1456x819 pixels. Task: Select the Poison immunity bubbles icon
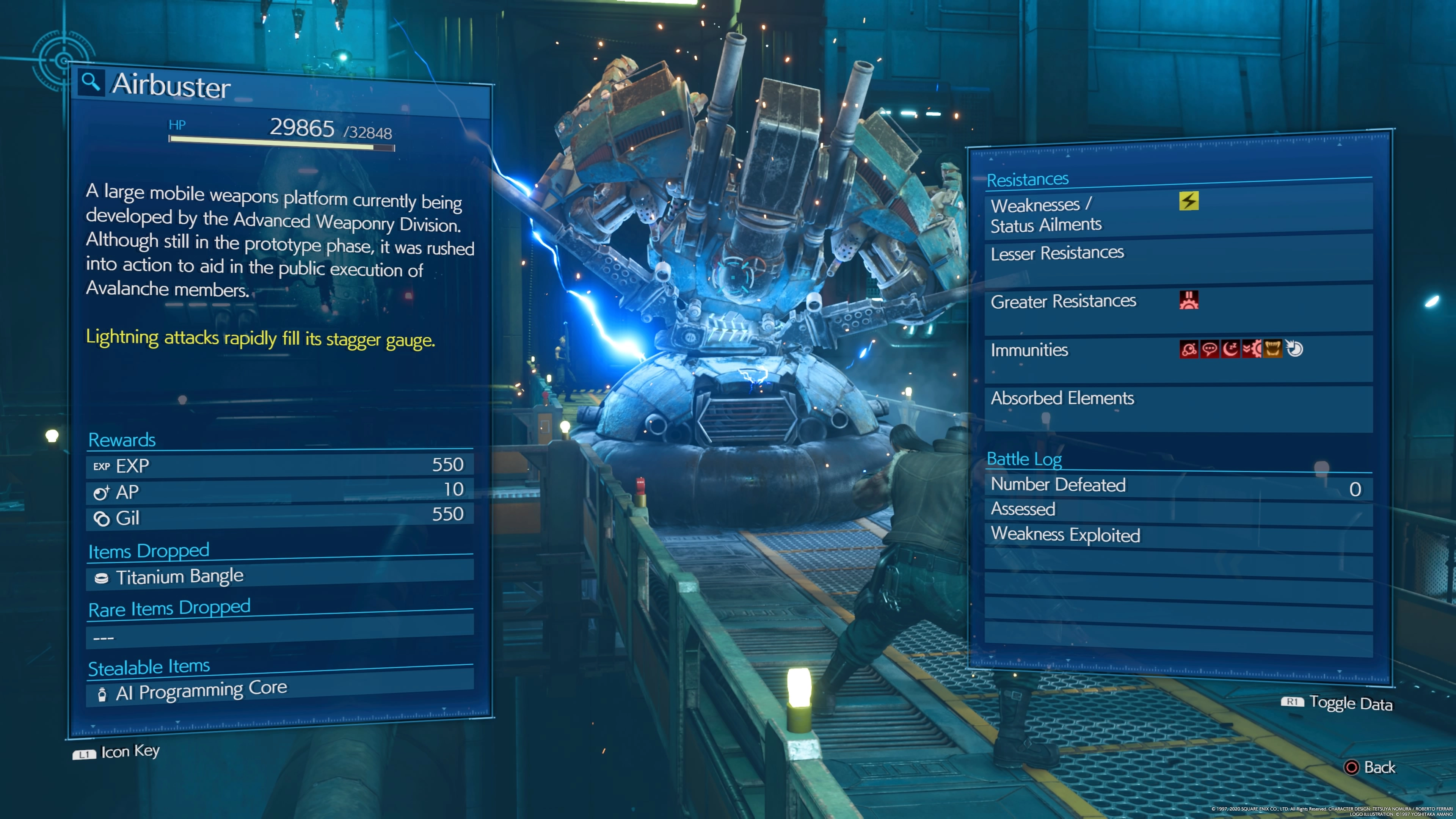pyautogui.click(x=1189, y=349)
